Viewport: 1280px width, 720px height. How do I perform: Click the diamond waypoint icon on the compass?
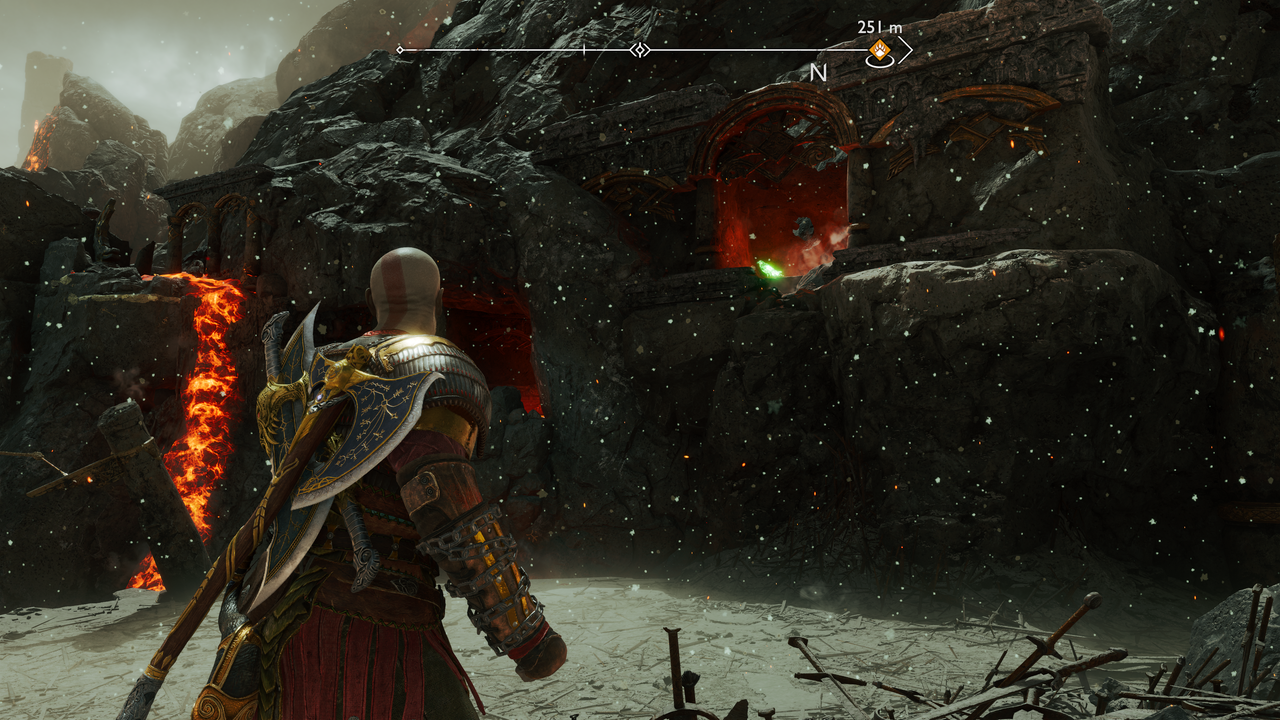[x=638, y=49]
